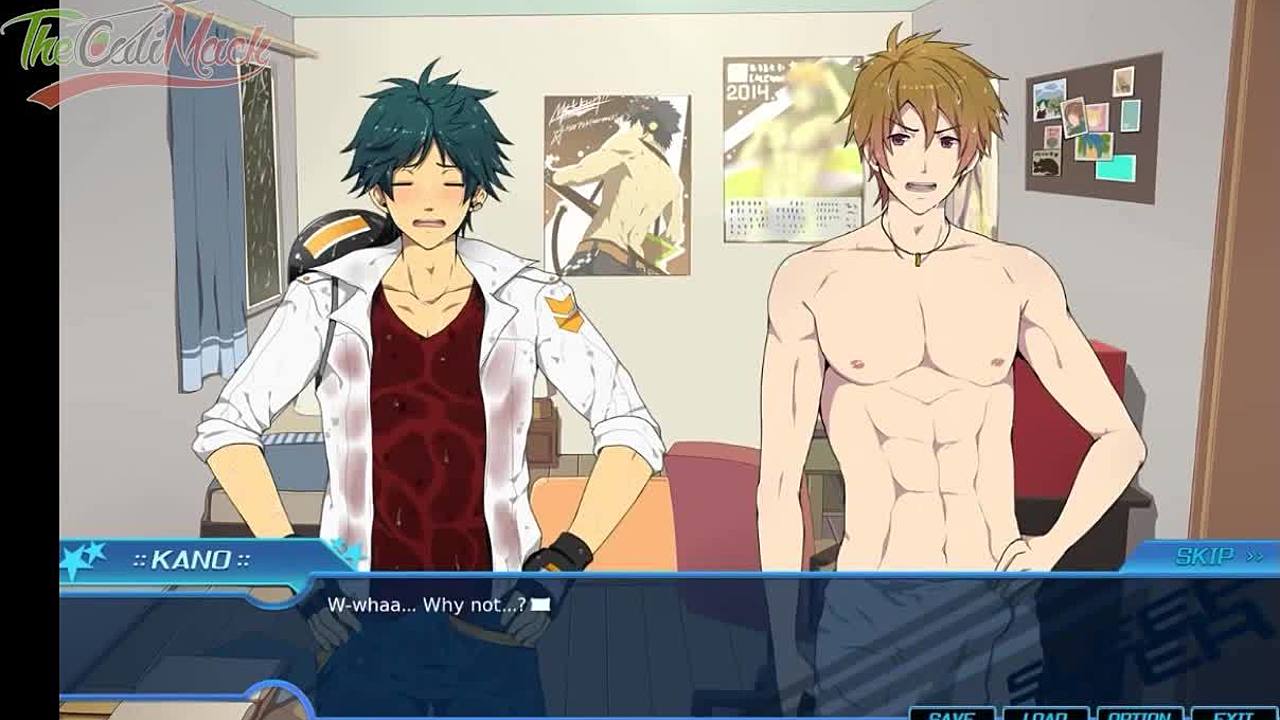
Task: Open the LOAD menu
Action: [1043, 714]
